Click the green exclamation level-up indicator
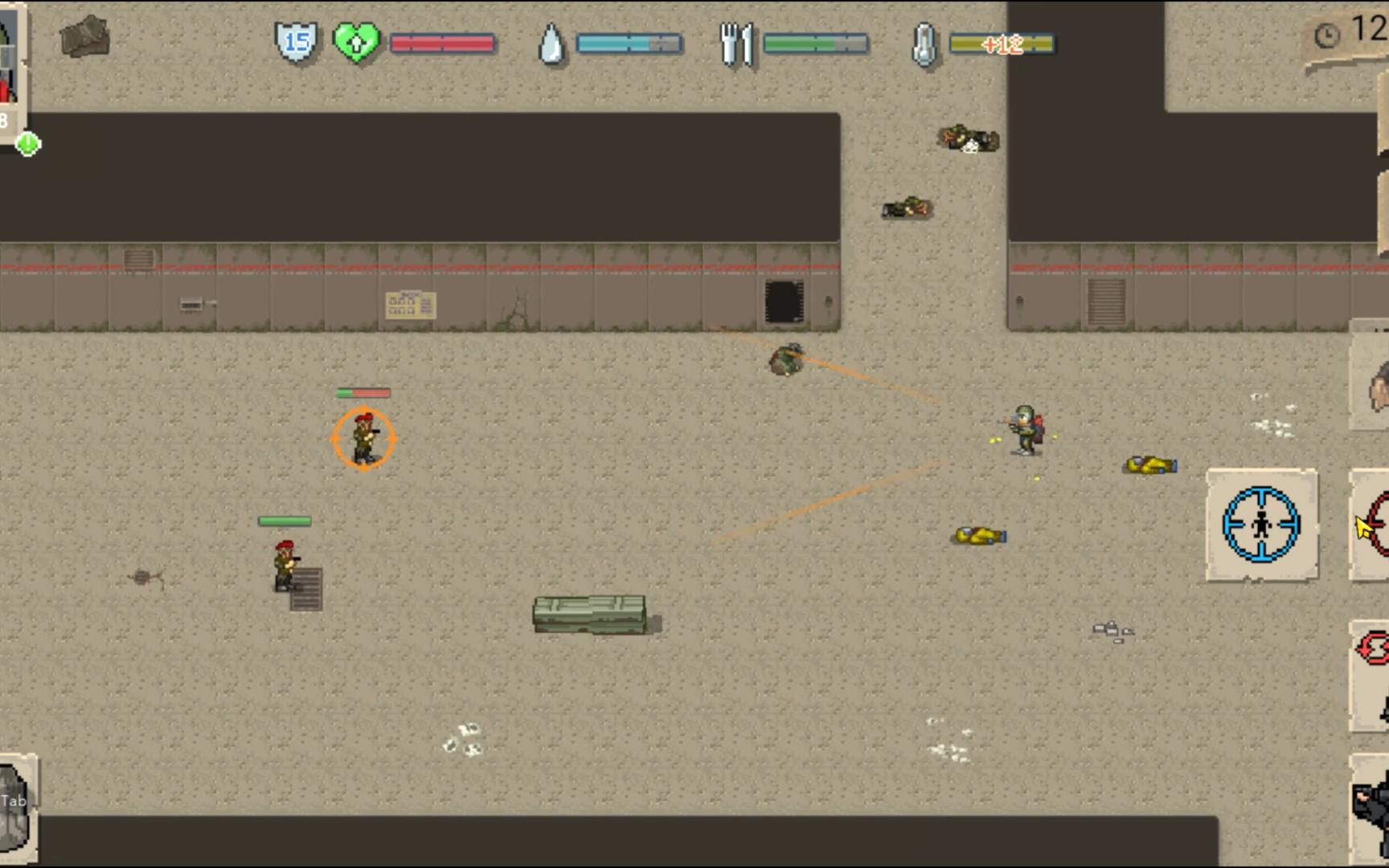 coord(27,144)
